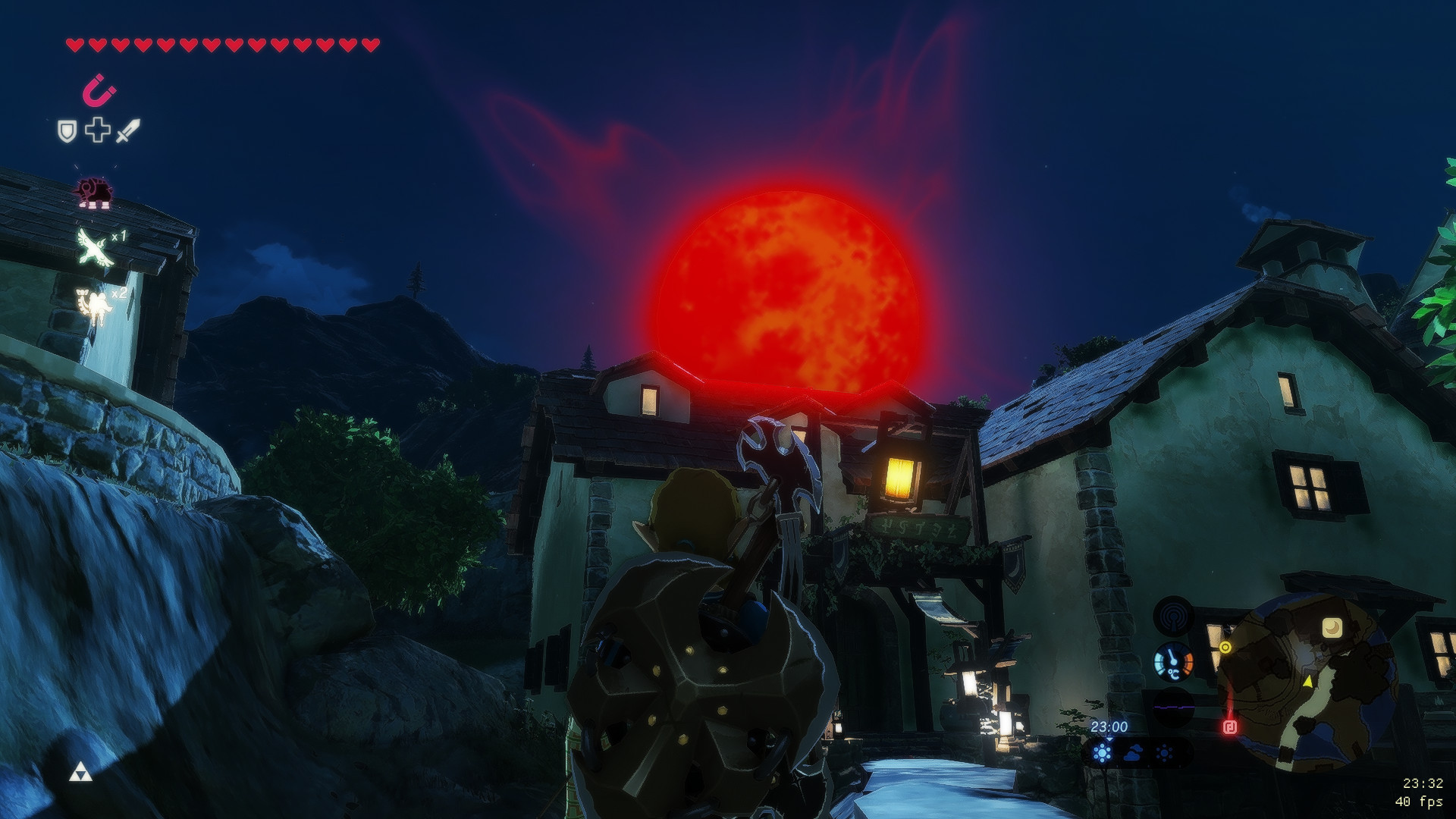Viewport: 1456px width, 819px height.
Task: Click the purple noise meter slider
Action: [1174, 707]
